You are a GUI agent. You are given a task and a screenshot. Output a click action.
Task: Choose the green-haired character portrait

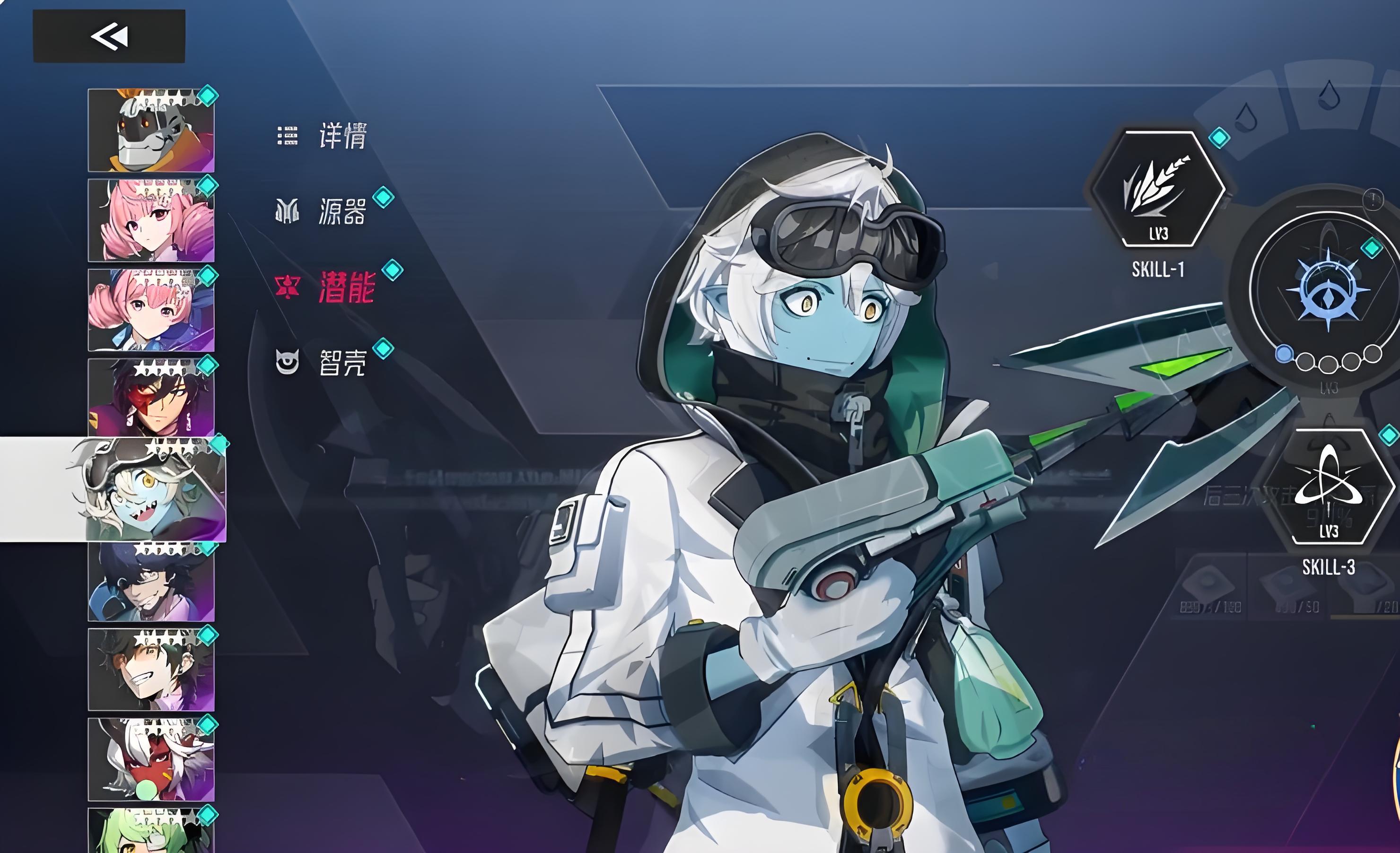151,832
